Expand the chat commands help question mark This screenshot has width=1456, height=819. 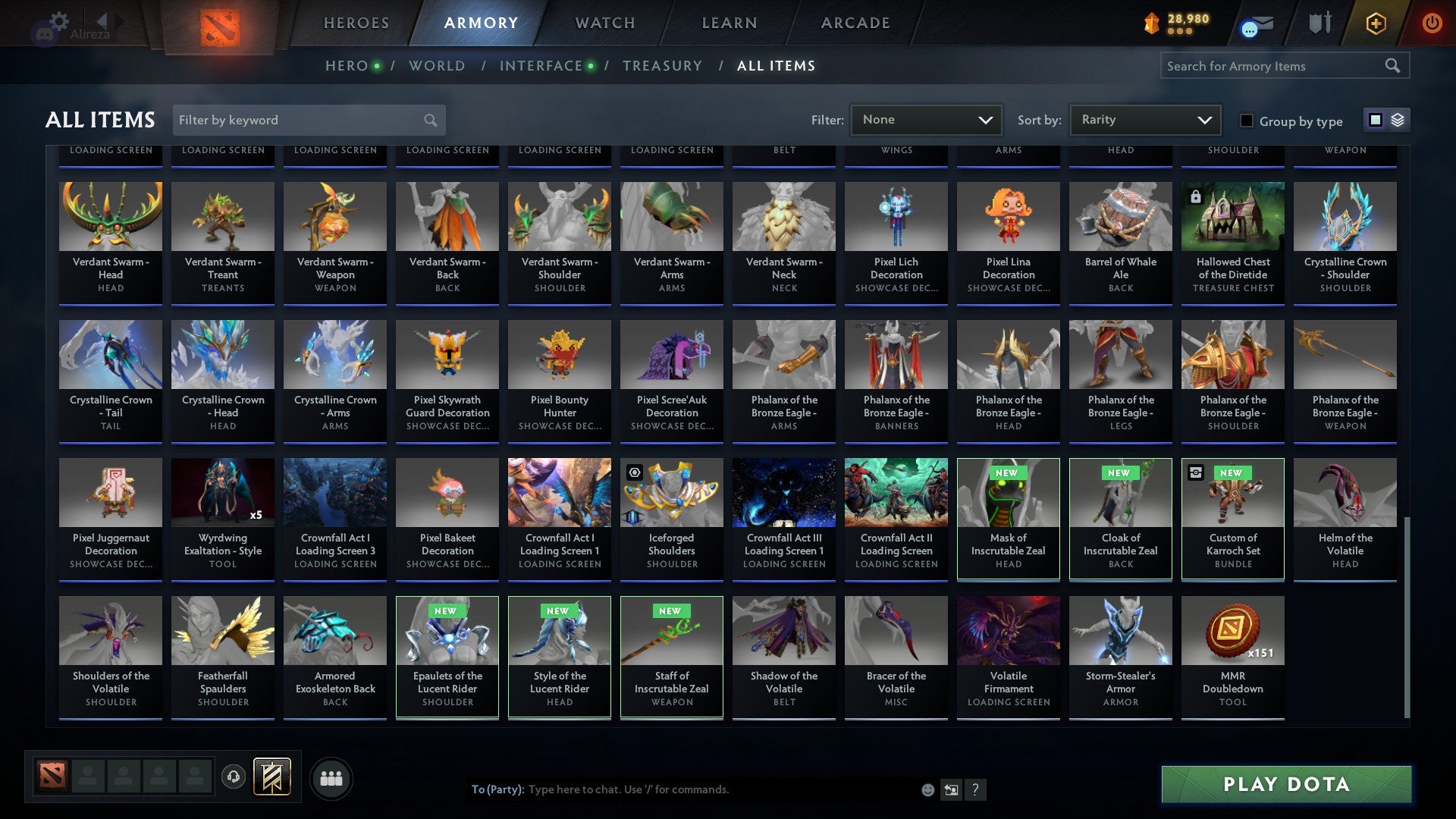tap(976, 789)
